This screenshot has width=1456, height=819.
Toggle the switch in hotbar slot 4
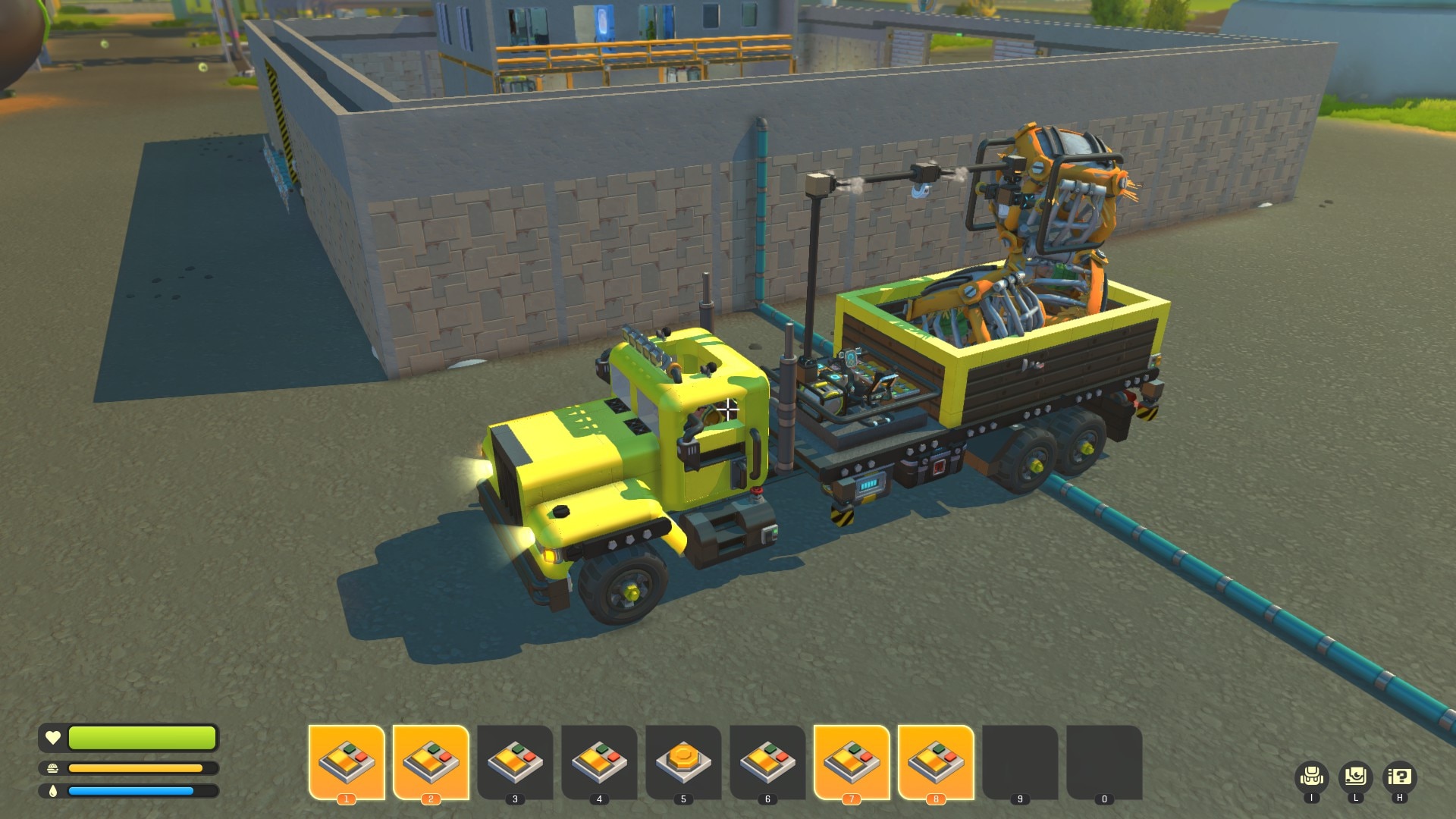[x=599, y=761]
